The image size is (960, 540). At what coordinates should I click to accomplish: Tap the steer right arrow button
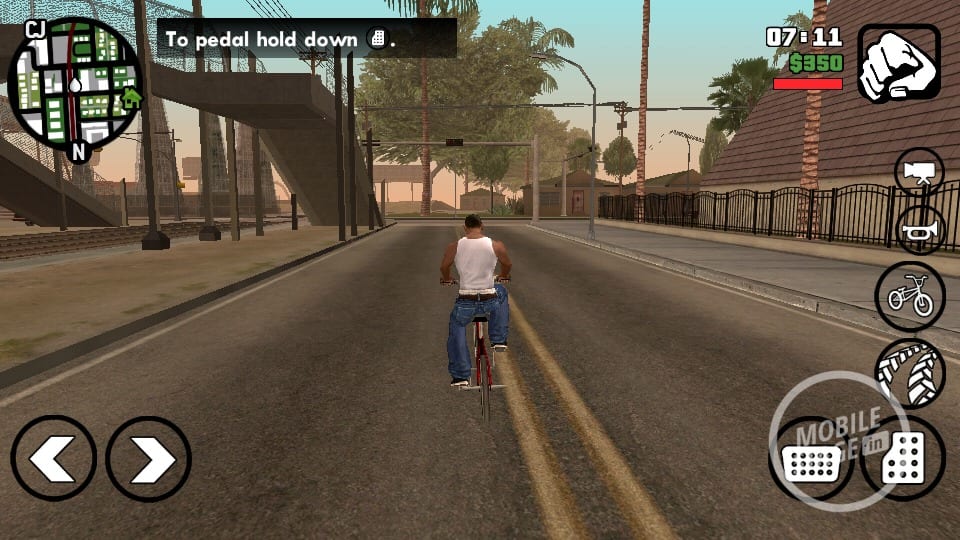(148, 459)
